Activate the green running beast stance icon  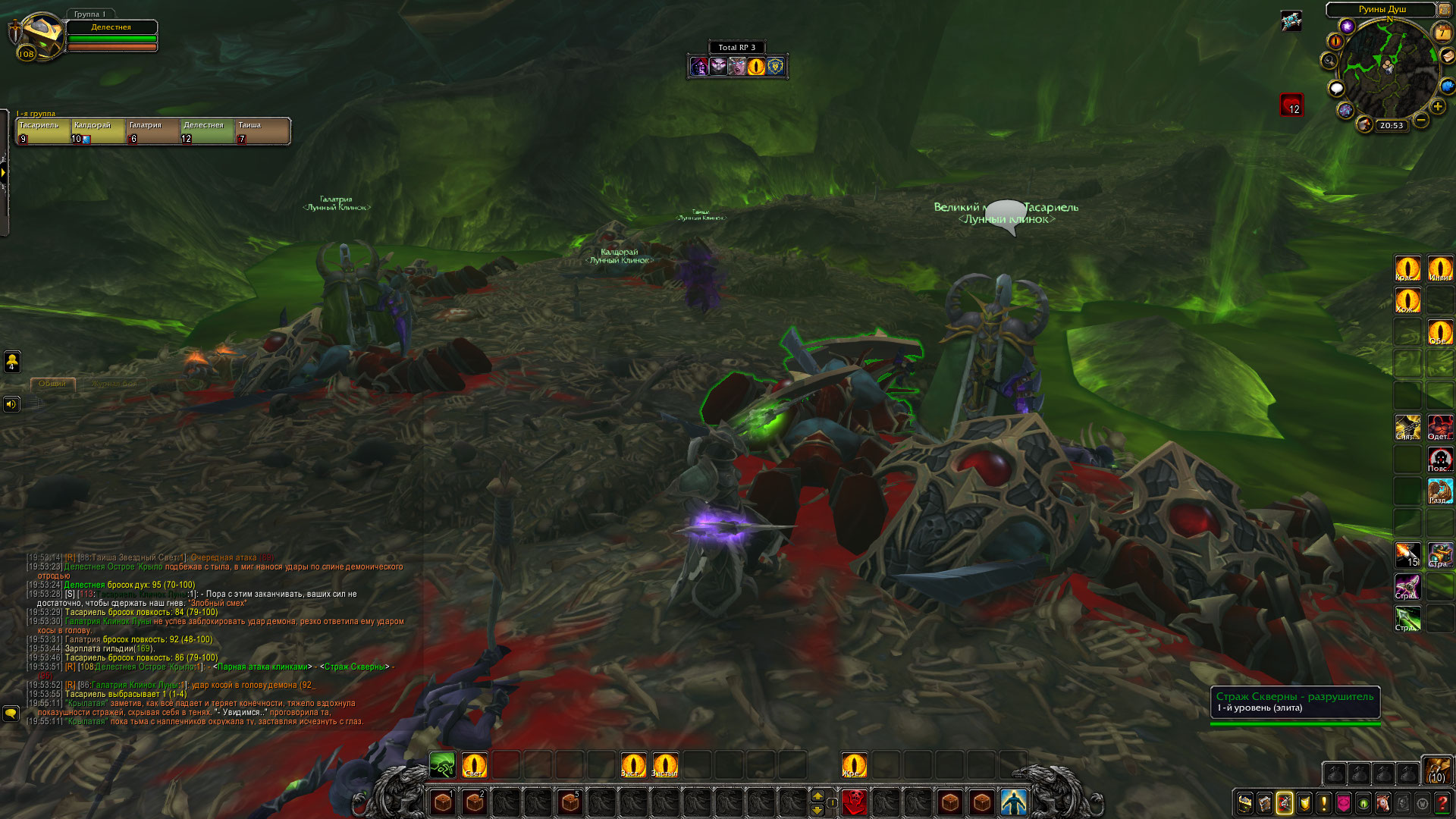click(442, 764)
